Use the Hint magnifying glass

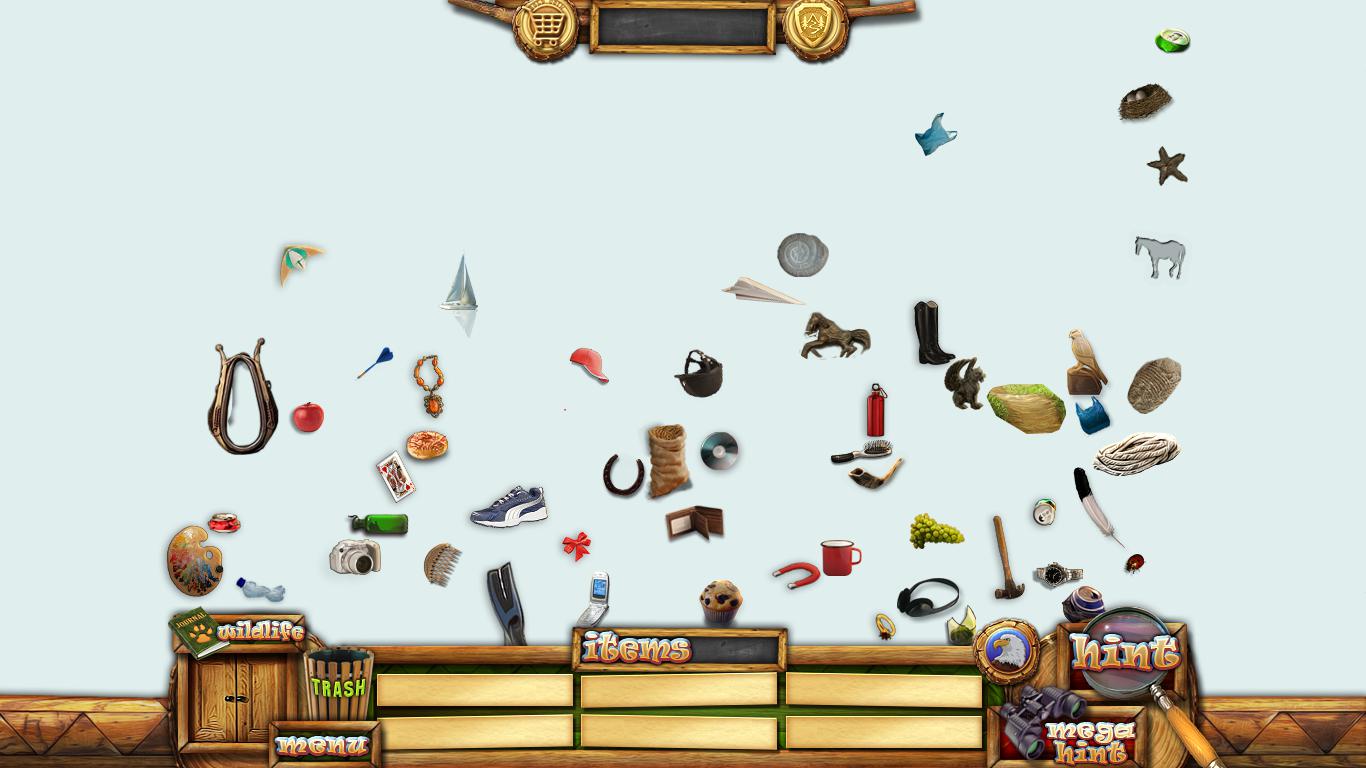(x=1125, y=652)
